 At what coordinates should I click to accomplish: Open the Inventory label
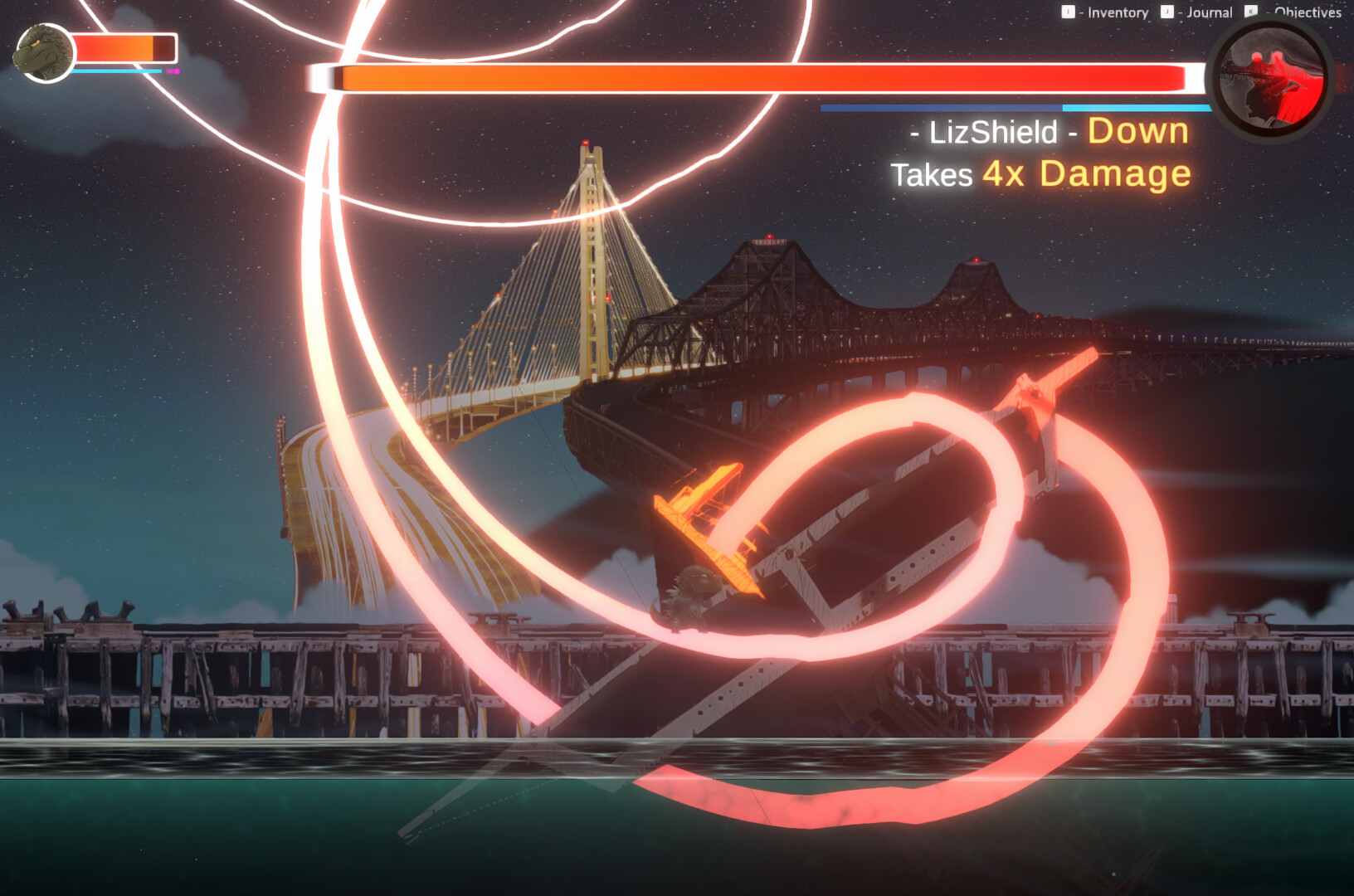tap(1118, 13)
